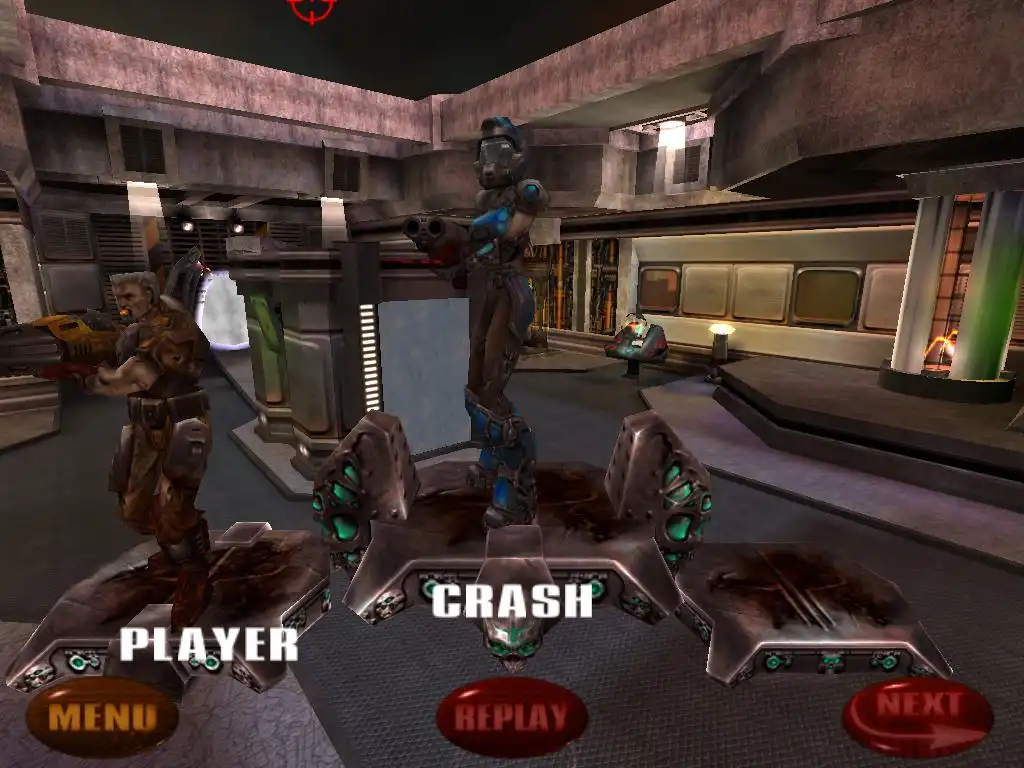Return to the main Menu
1024x768 pixels.
(102, 716)
